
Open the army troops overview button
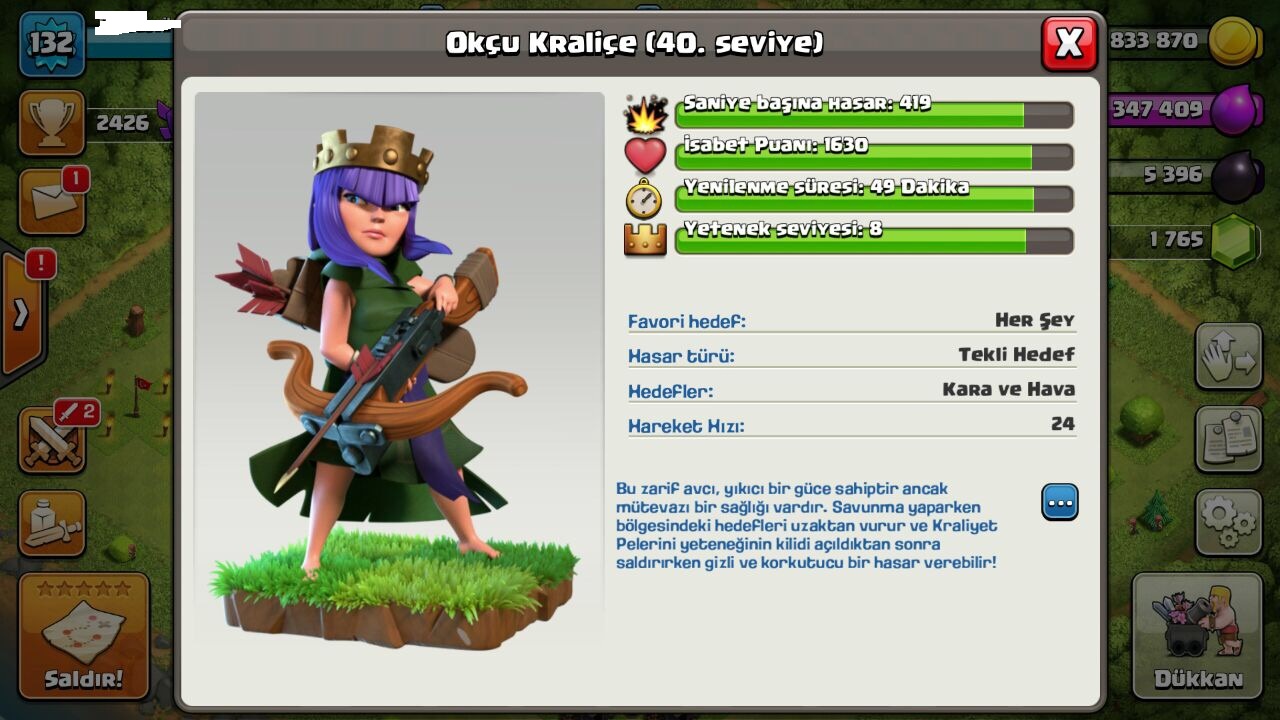51,524
